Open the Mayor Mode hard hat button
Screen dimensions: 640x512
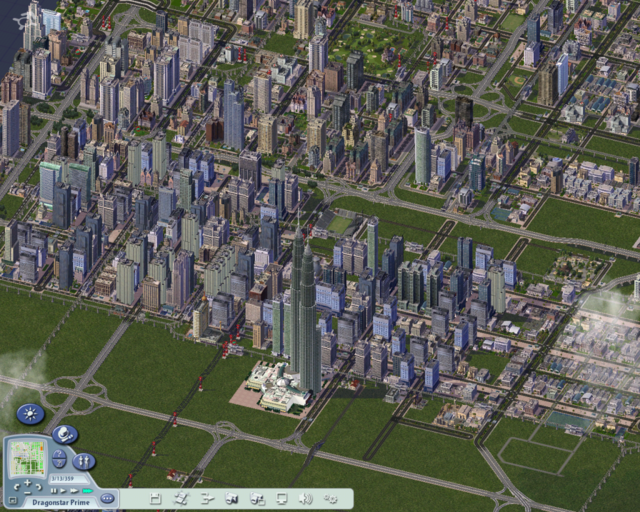(x=65, y=434)
